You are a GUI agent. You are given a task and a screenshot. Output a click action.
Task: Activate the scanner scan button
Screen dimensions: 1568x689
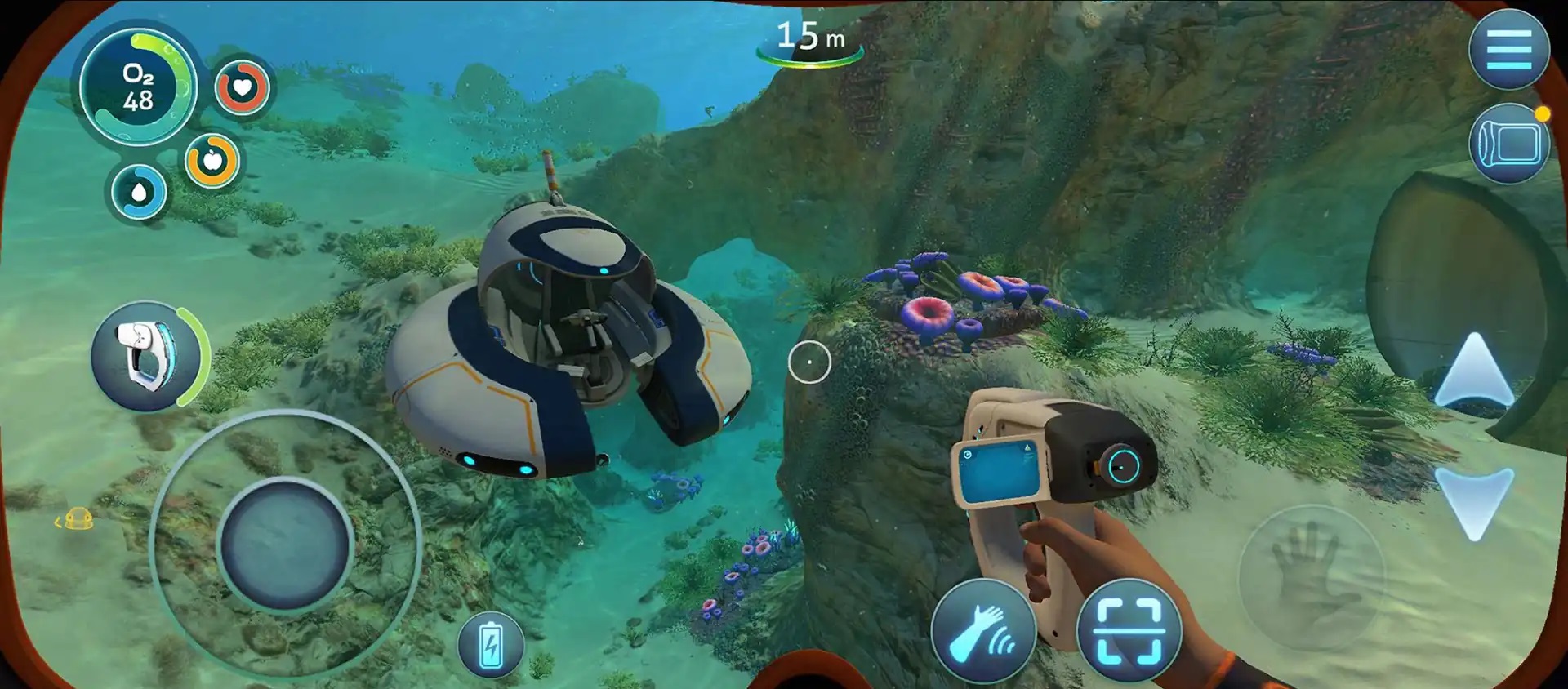[x=1129, y=631]
